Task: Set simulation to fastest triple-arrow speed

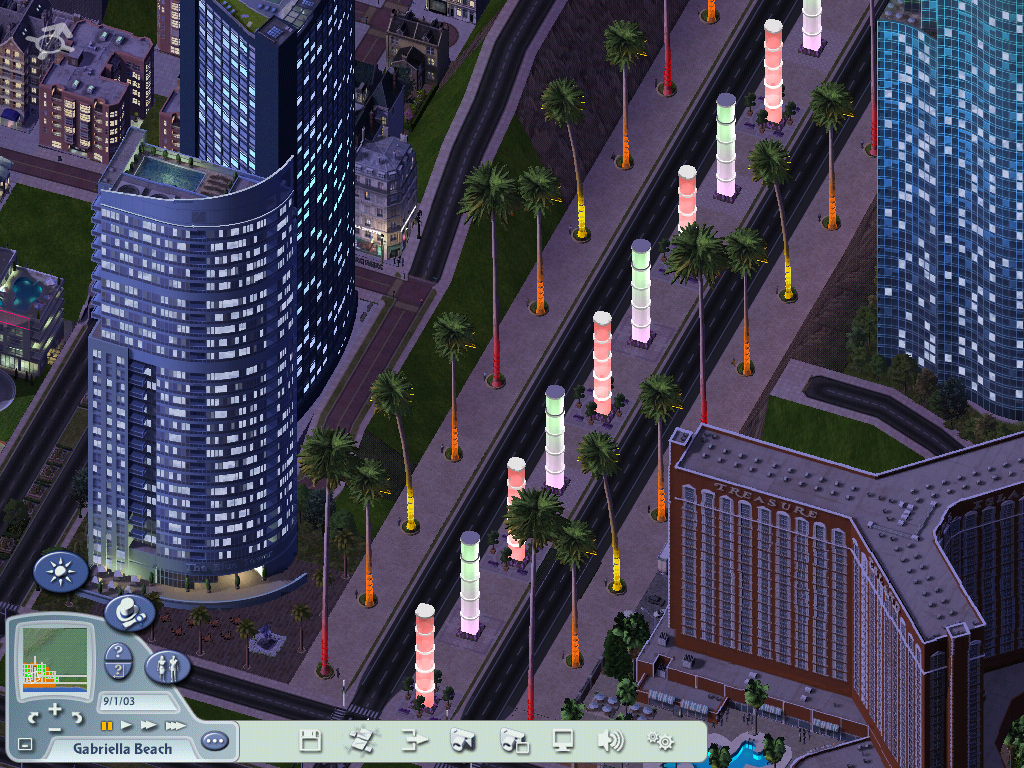Action: pyautogui.click(x=175, y=725)
